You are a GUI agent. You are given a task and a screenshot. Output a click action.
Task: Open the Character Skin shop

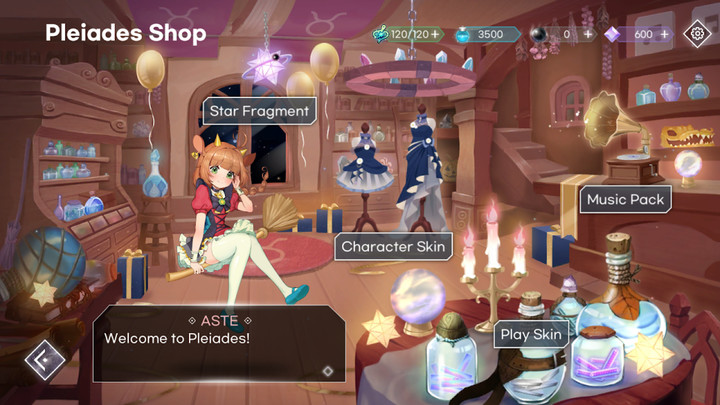pos(393,246)
